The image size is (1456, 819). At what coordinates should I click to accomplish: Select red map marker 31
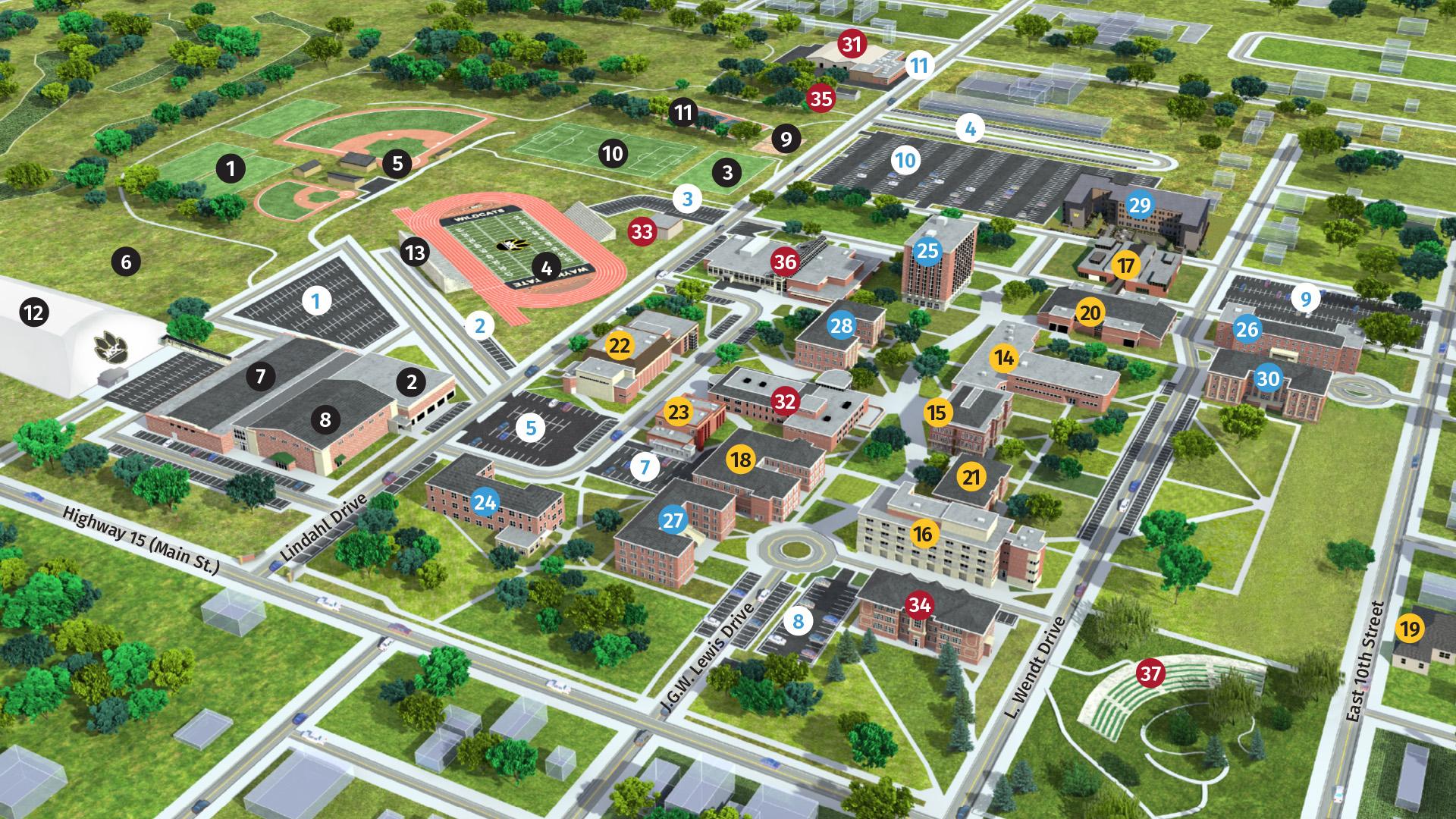click(852, 44)
